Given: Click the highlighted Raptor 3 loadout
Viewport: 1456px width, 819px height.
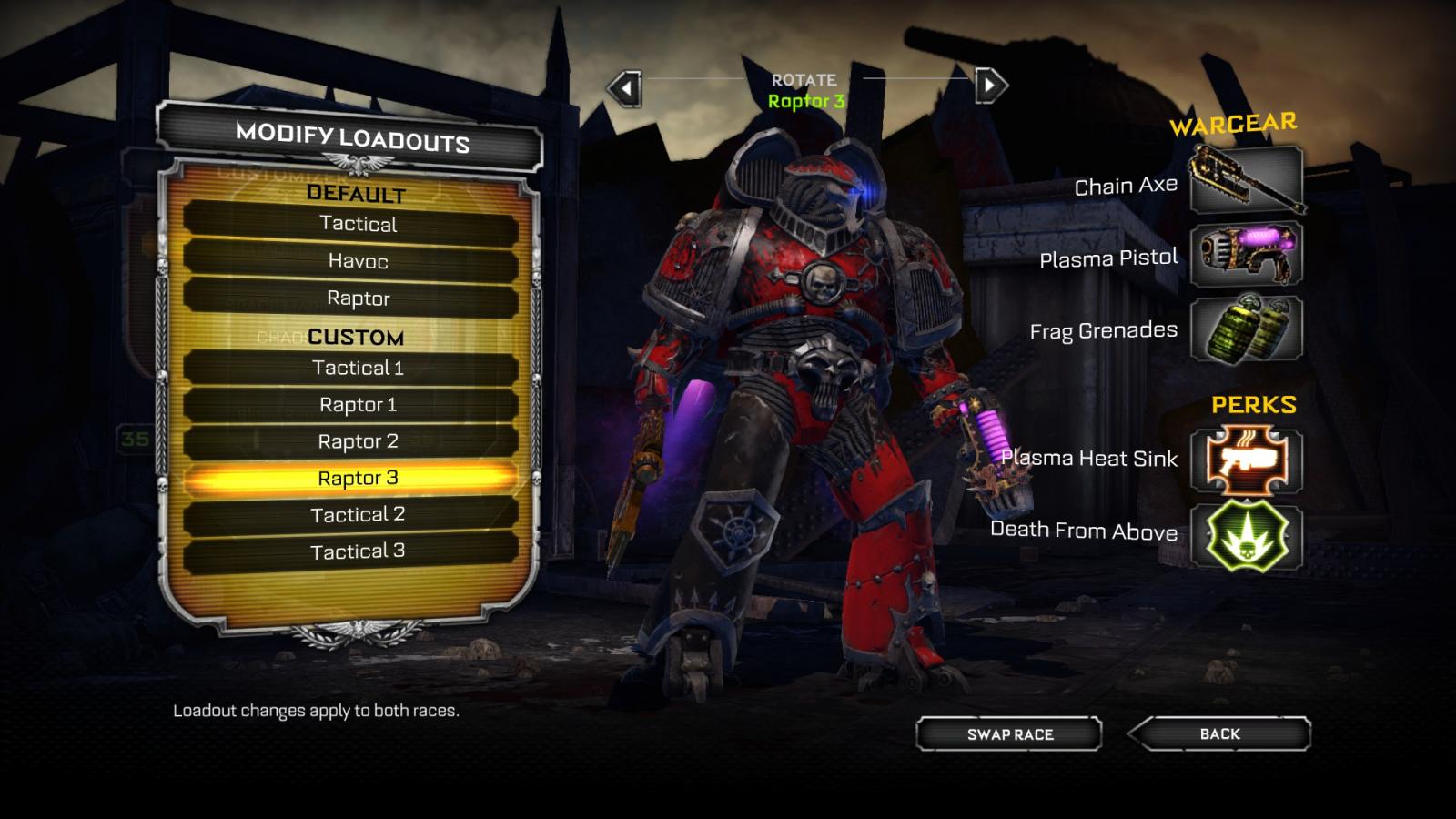Looking at the screenshot, I should tap(358, 478).
